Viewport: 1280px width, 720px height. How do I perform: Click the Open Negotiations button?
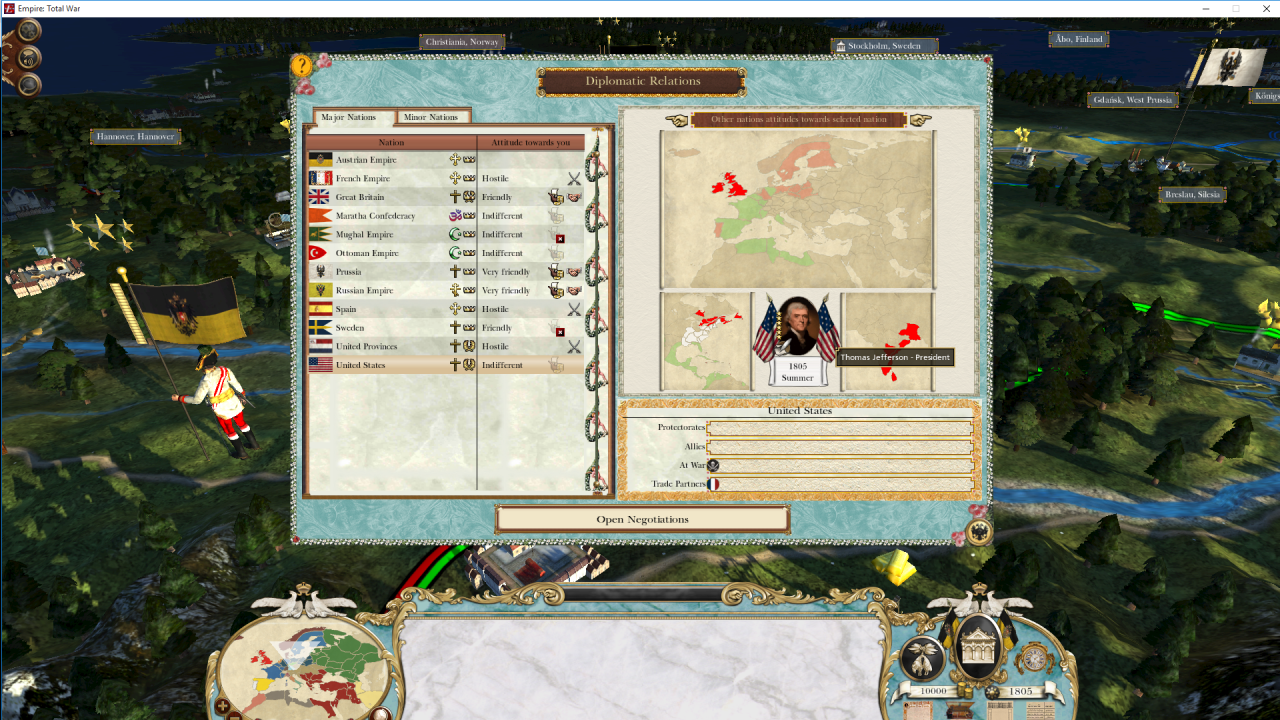[x=642, y=519]
